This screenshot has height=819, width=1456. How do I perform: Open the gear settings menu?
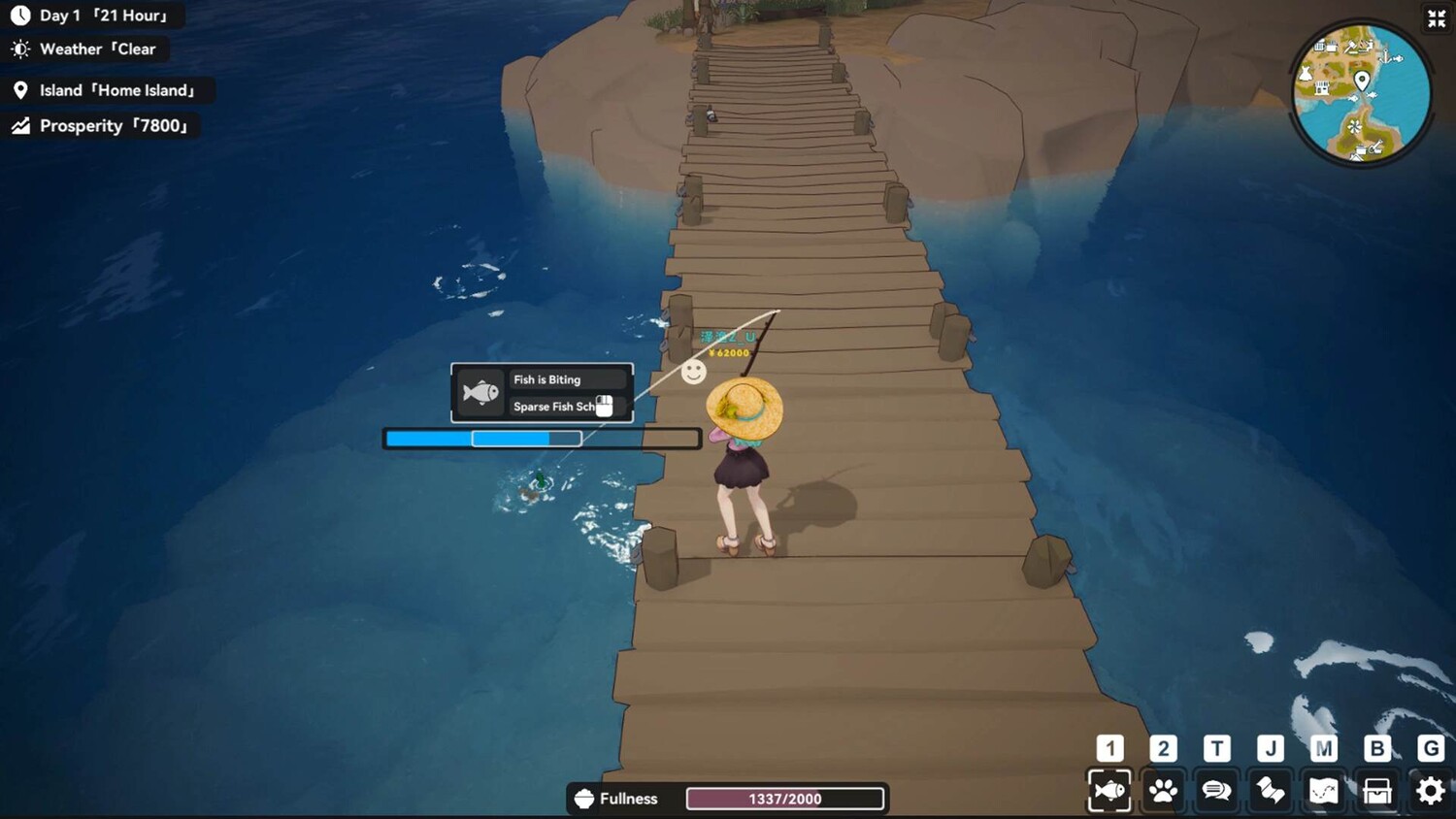coord(1431,791)
